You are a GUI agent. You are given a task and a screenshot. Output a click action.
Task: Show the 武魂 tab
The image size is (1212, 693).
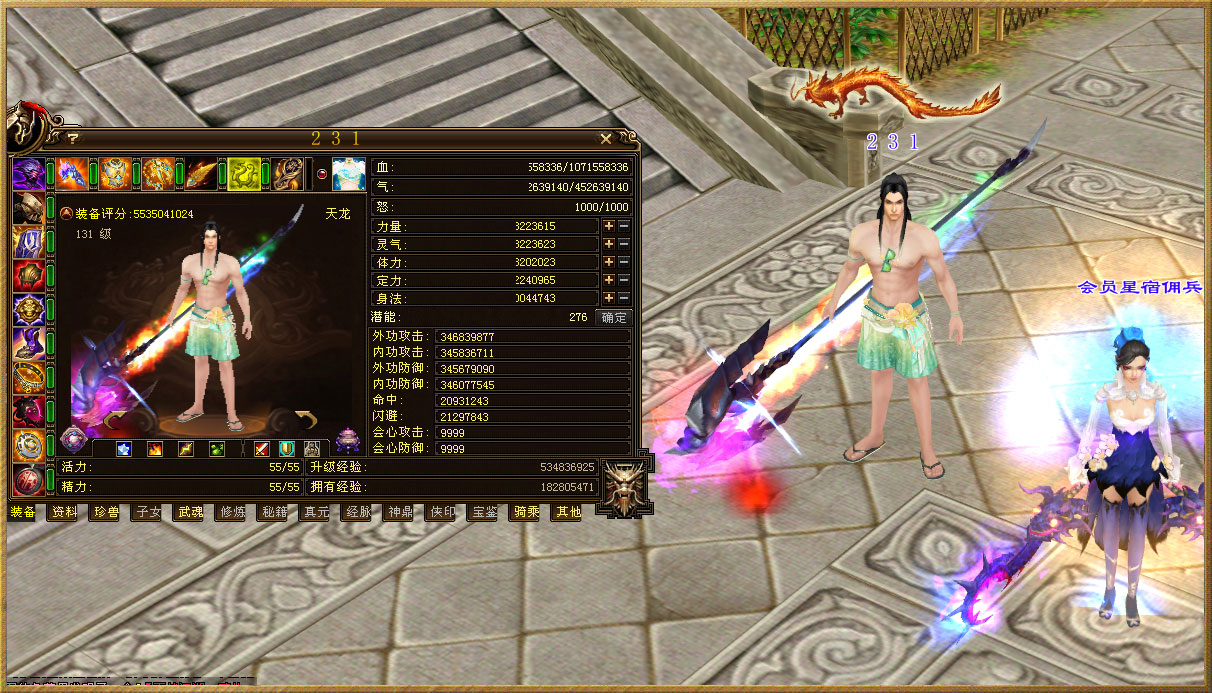(x=190, y=512)
